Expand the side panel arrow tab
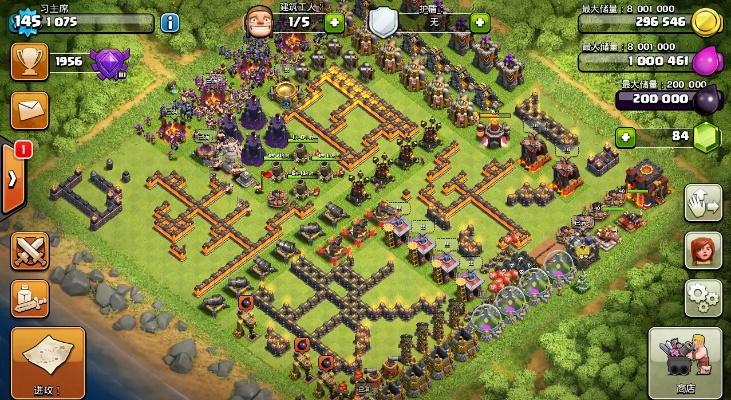 pyautogui.click(x=12, y=179)
